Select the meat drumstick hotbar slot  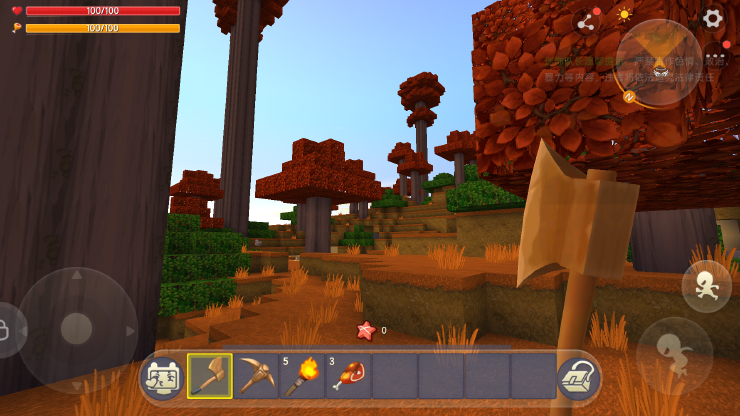(x=348, y=376)
